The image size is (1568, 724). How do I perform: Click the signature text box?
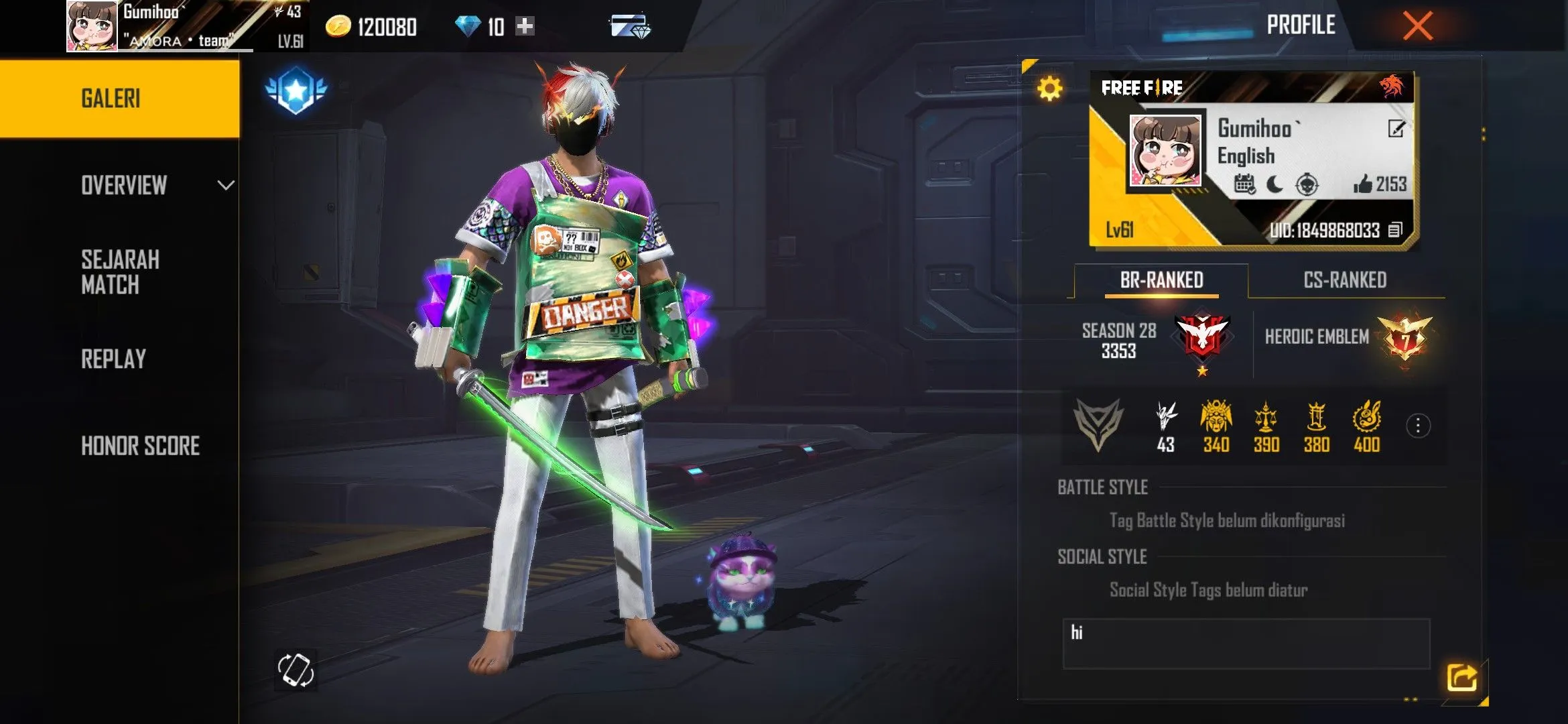click(x=1246, y=644)
